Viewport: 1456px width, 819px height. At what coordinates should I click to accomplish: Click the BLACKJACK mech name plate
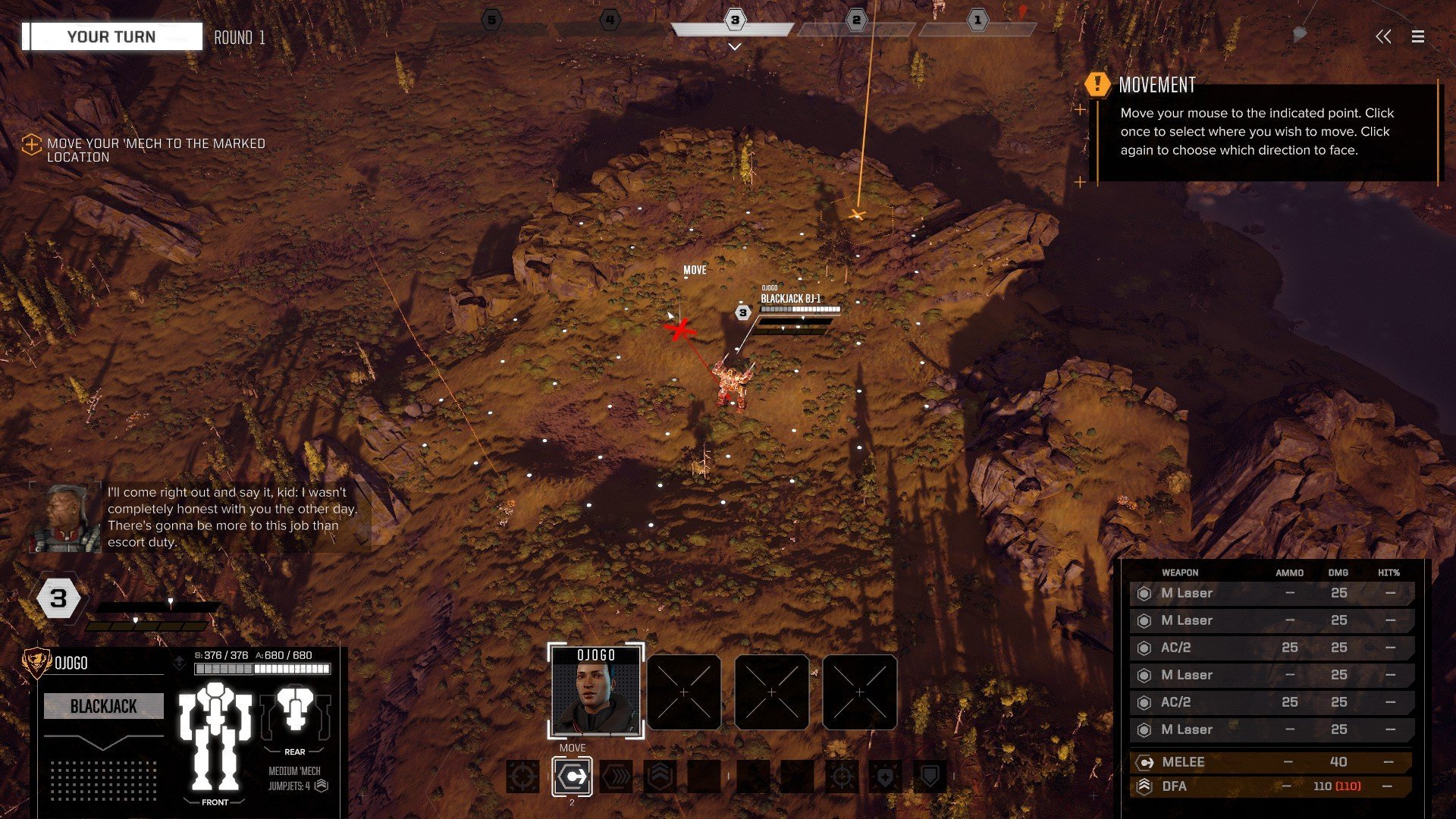click(104, 706)
